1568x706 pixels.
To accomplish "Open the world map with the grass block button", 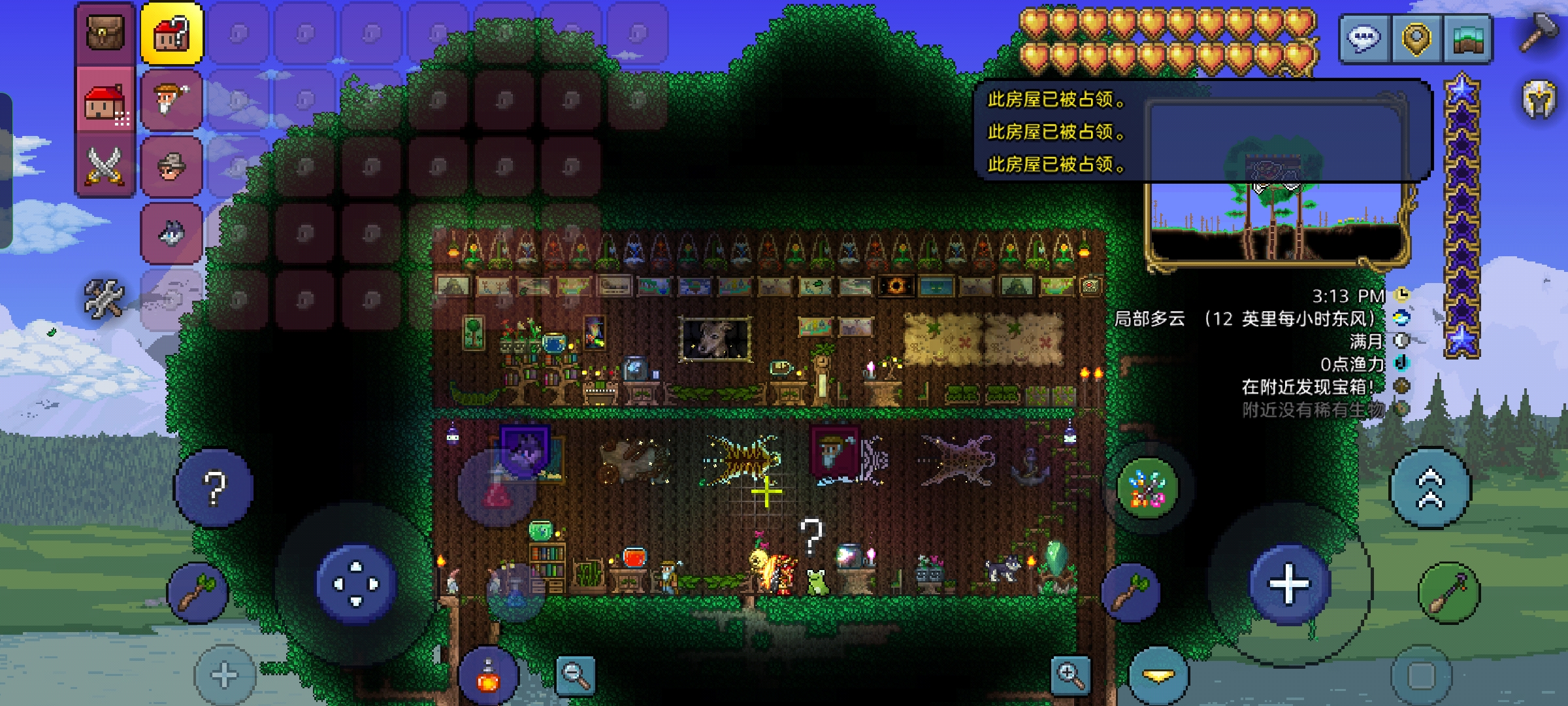I will 1467,38.
